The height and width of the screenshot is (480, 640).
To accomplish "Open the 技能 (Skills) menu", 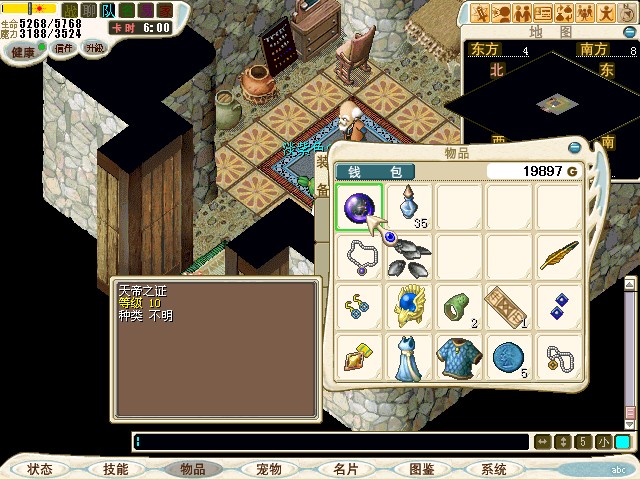I will (116, 469).
